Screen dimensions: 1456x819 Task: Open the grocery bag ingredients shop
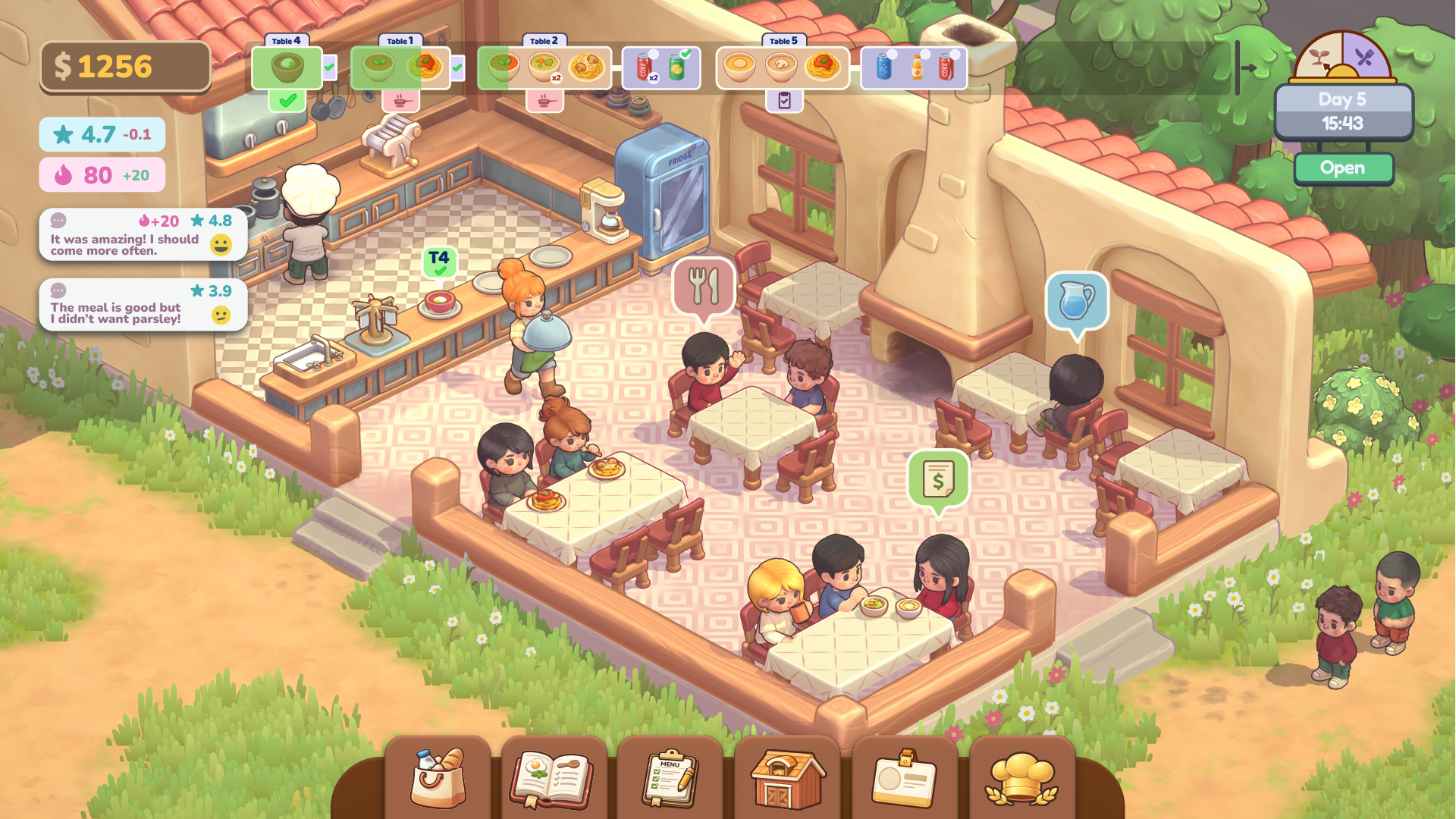pos(438,777)
